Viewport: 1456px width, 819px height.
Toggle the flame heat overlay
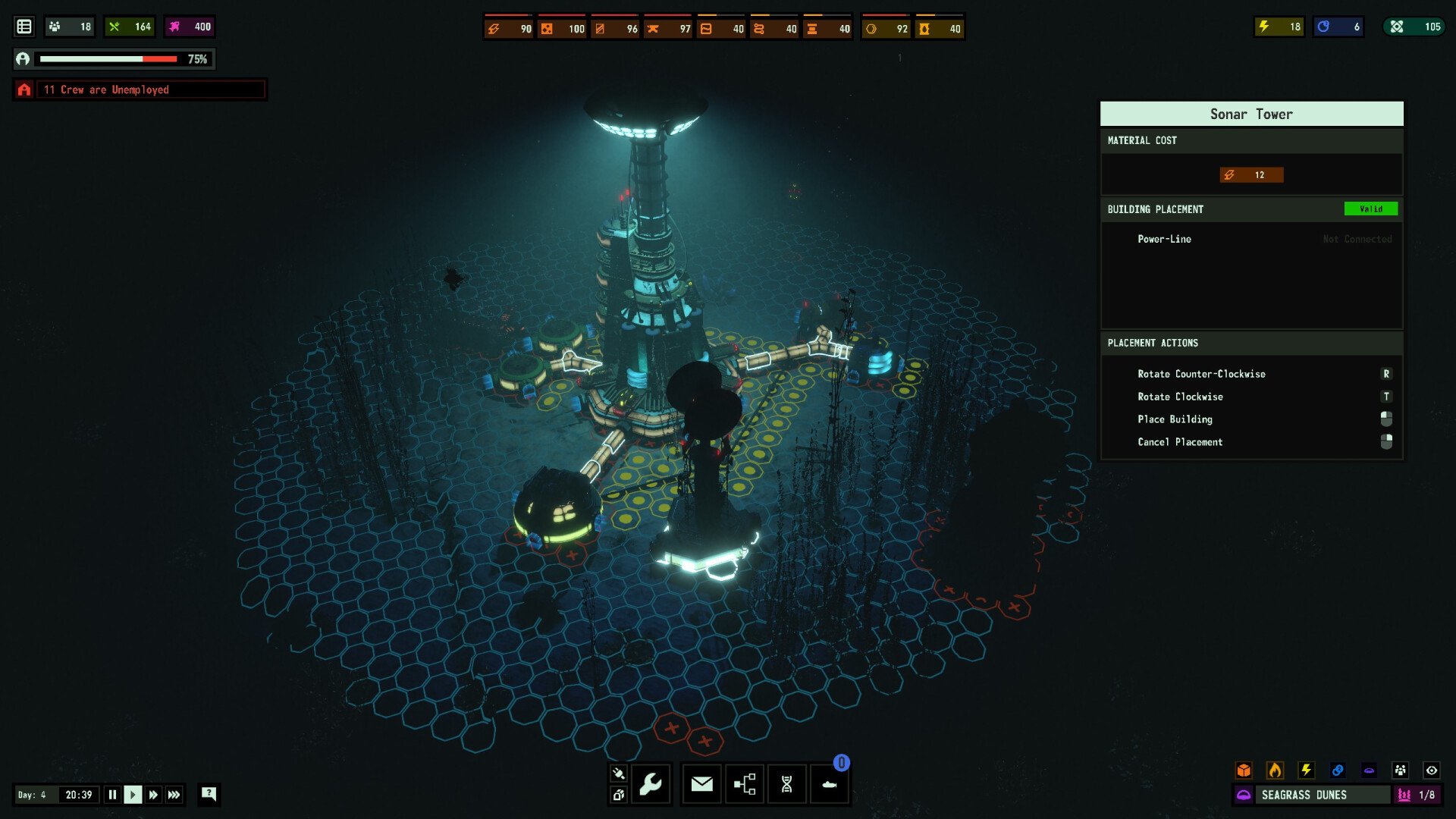coord(1275,770)
